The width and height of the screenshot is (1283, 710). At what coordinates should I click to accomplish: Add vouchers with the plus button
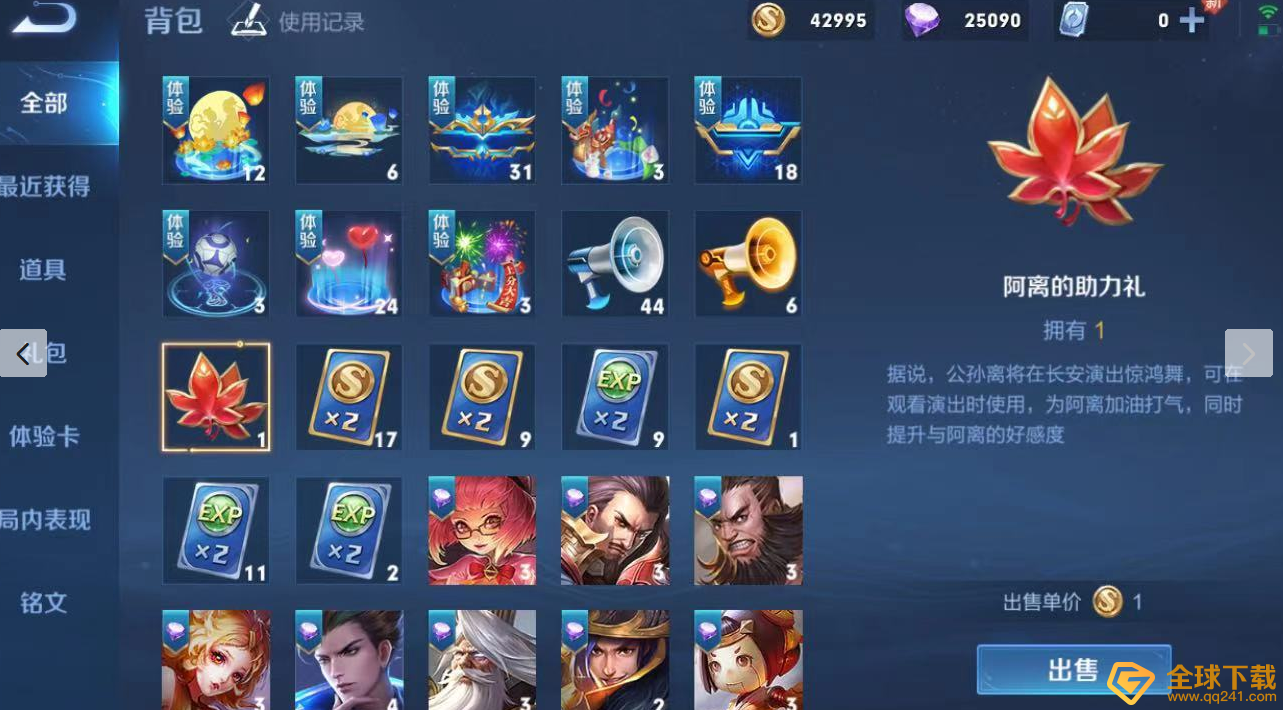coord(1191,21)
